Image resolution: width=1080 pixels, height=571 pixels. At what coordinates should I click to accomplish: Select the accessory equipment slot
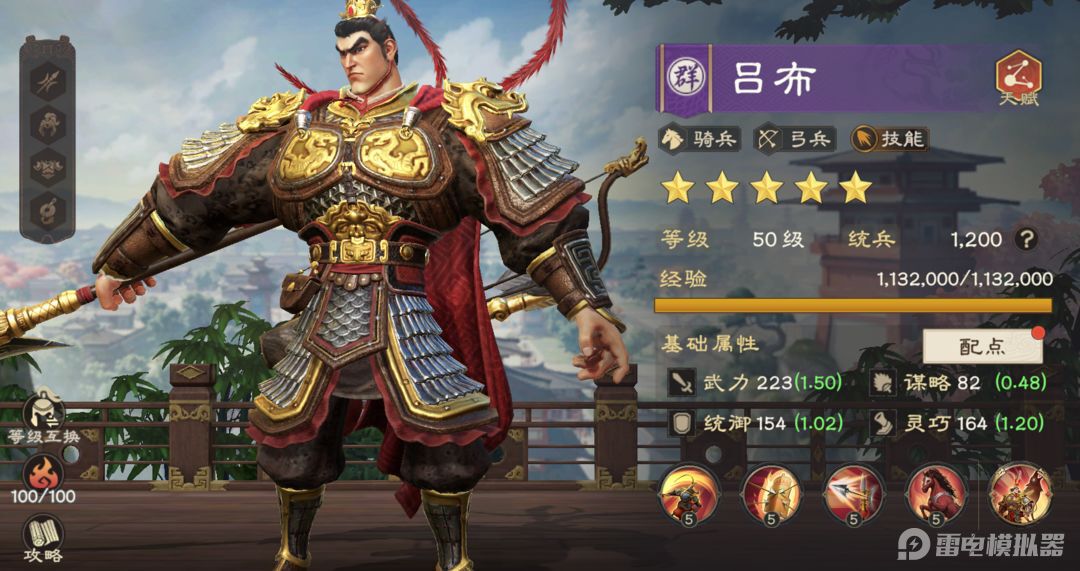(x=46, y=210)
